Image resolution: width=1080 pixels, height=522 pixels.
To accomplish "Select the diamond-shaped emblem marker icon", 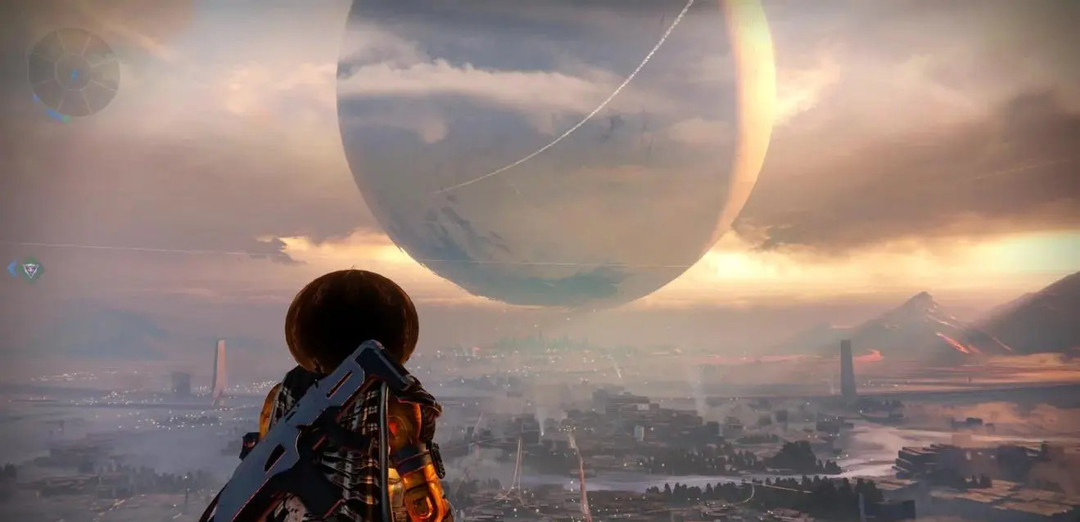I will [x=31, y=269].
